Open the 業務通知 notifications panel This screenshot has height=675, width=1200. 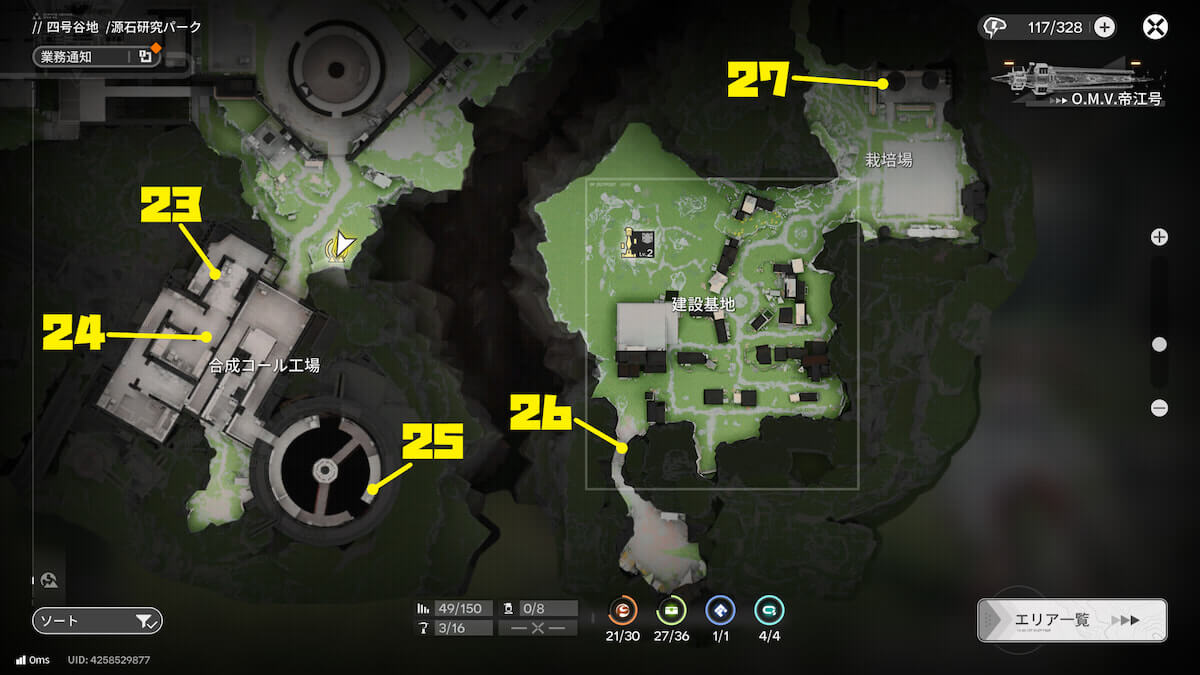(x=96, y=56)
